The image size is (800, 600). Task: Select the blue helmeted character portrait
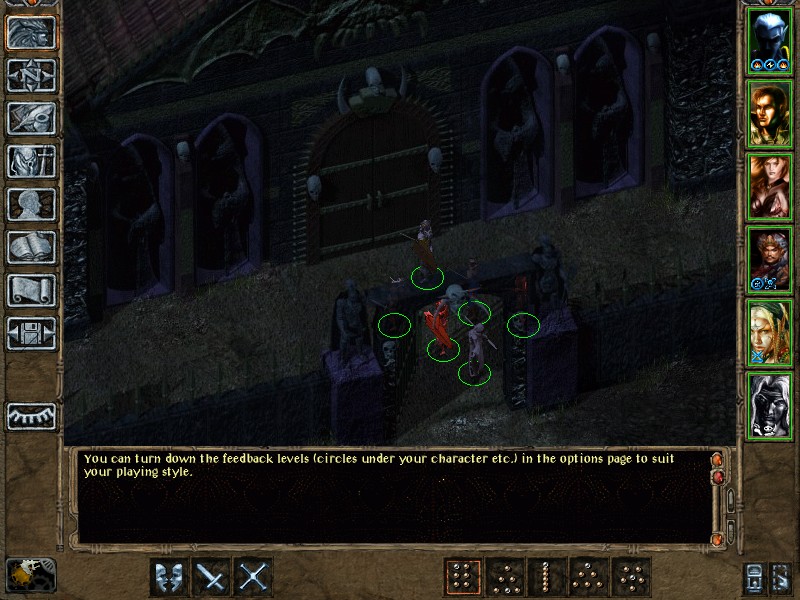point(769,42)
